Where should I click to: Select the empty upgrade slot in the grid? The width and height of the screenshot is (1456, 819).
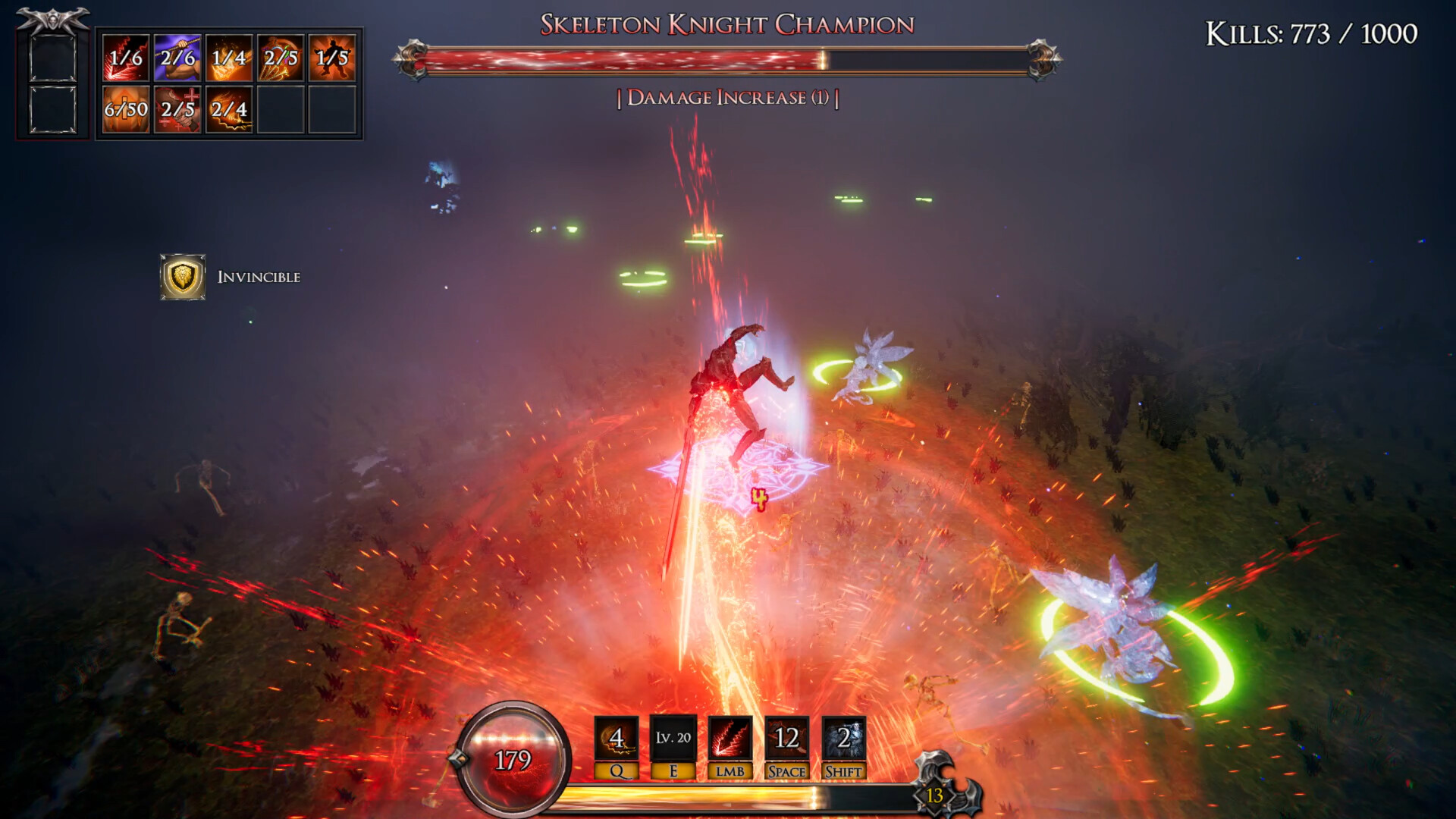pos(281,111)
